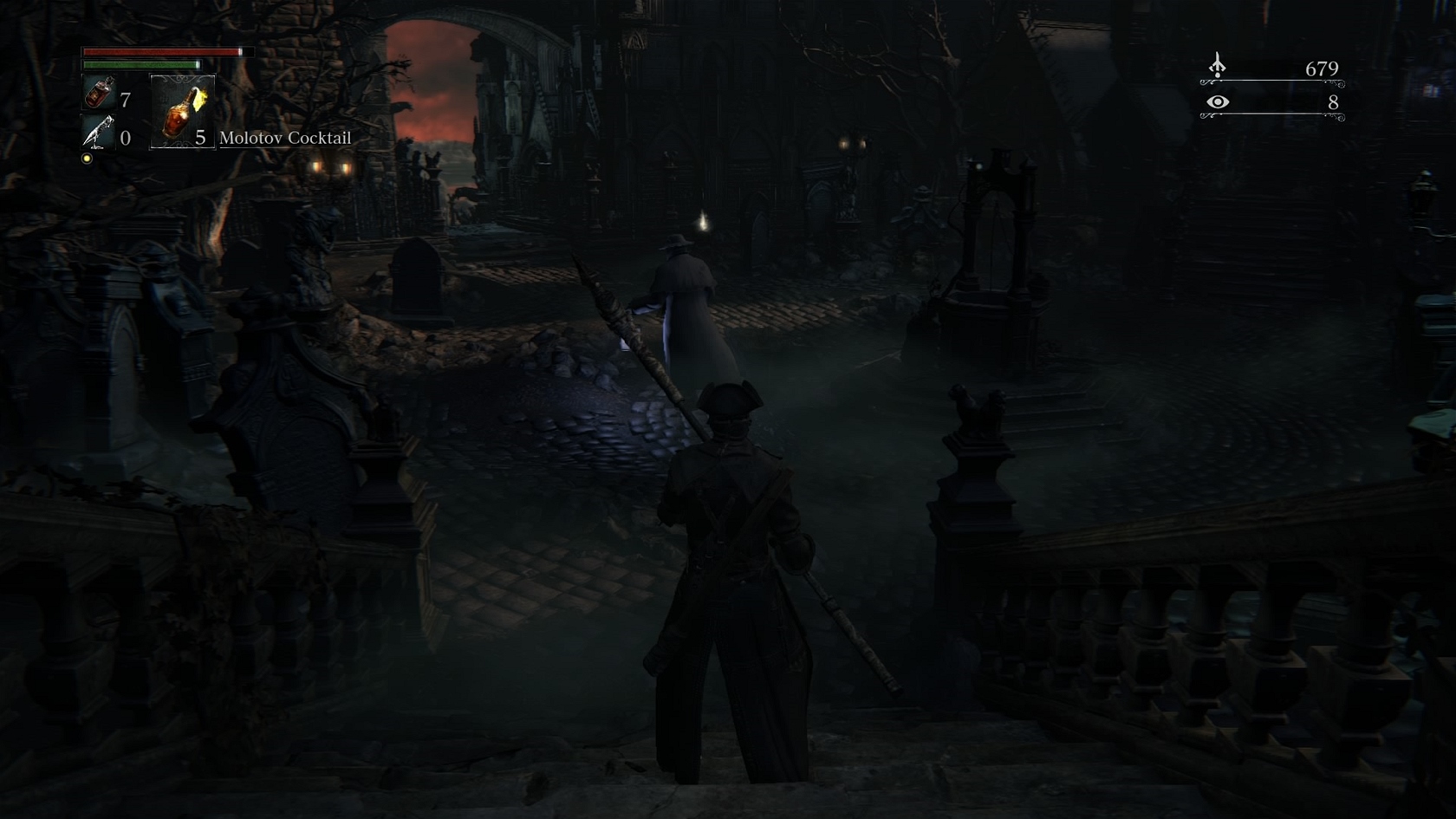
Task: Click the Insight eye icon
Action: (1218, 102)
